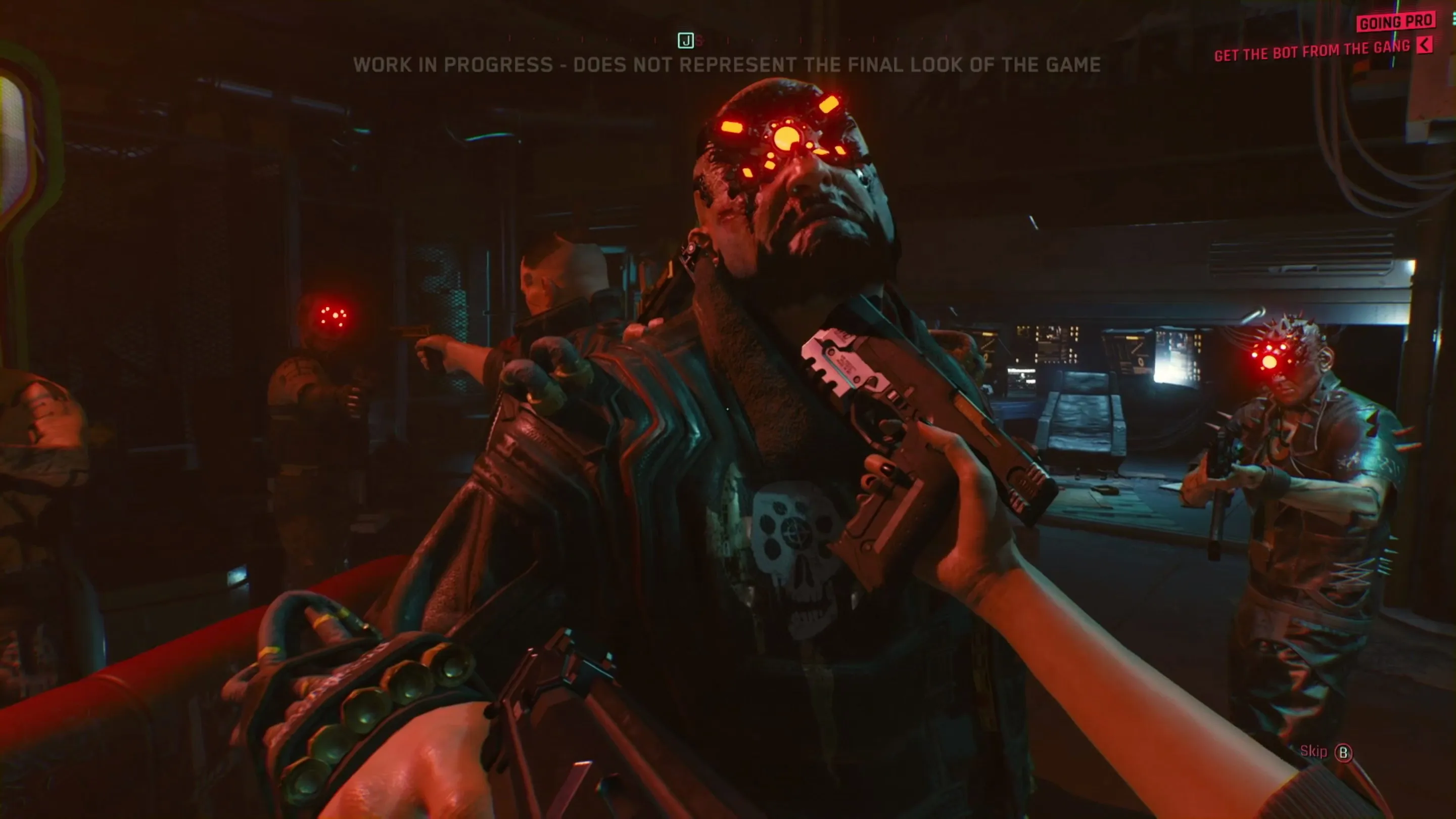Click the J marker on the compass
The height and width of the screenshot is (819, 1456).
pyautogui.click(x=686, y=41)
